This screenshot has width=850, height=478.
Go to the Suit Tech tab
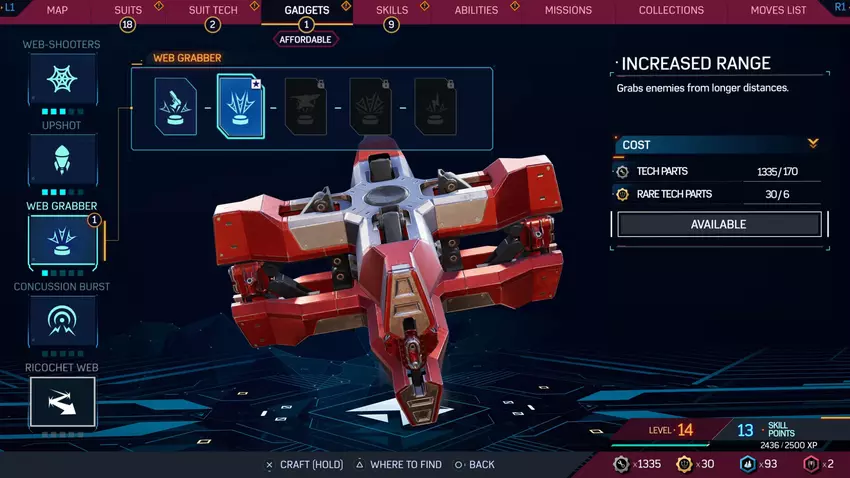pos(211,10)
